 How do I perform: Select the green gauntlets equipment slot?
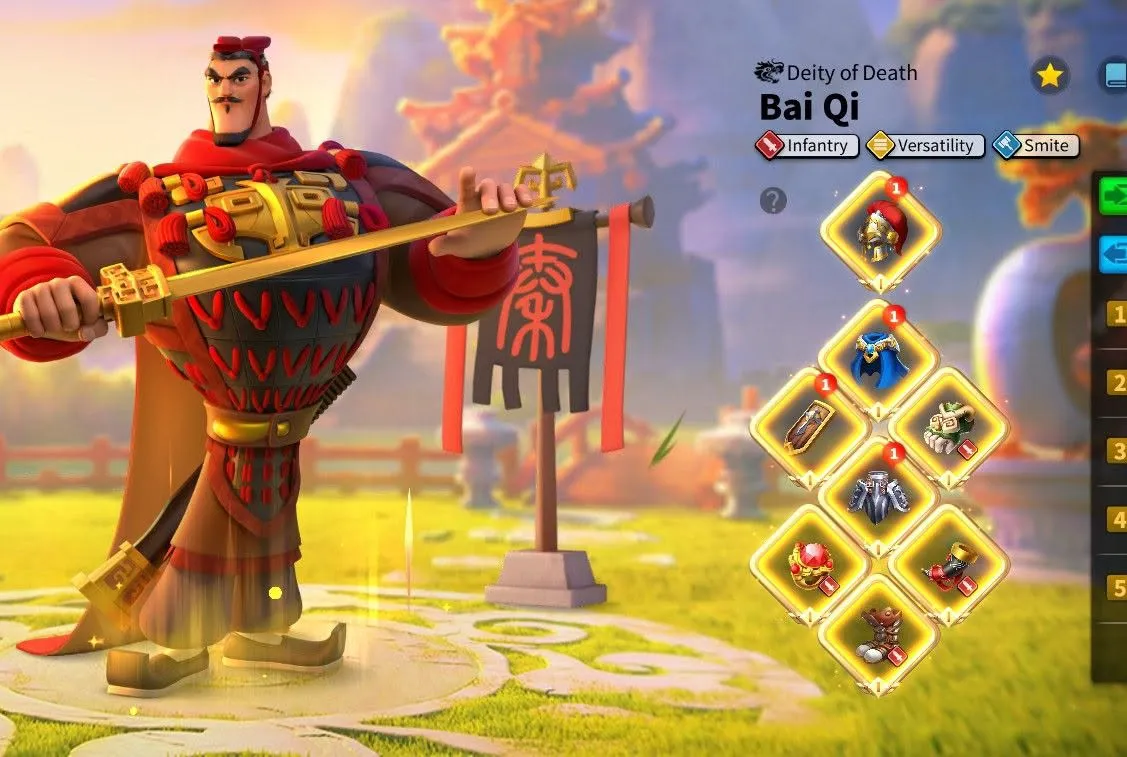(x=948, y=427)
